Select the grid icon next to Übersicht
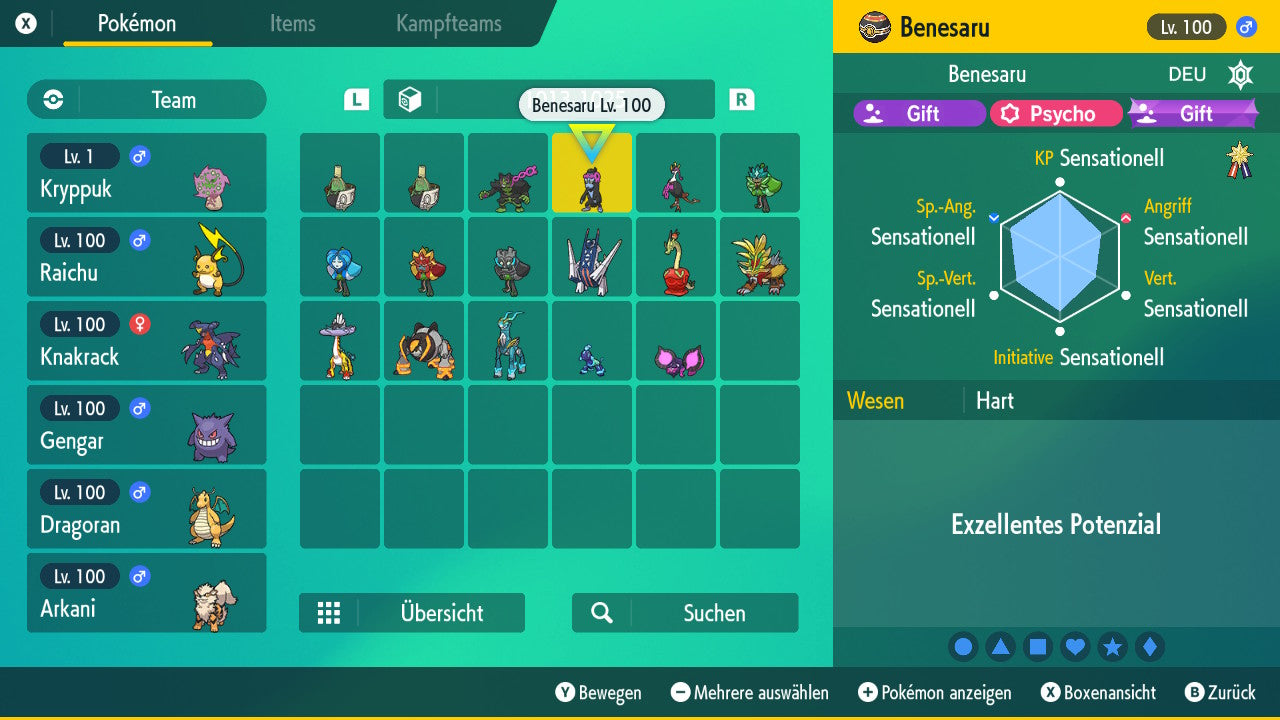1280x720 pixels. [329, 613]
